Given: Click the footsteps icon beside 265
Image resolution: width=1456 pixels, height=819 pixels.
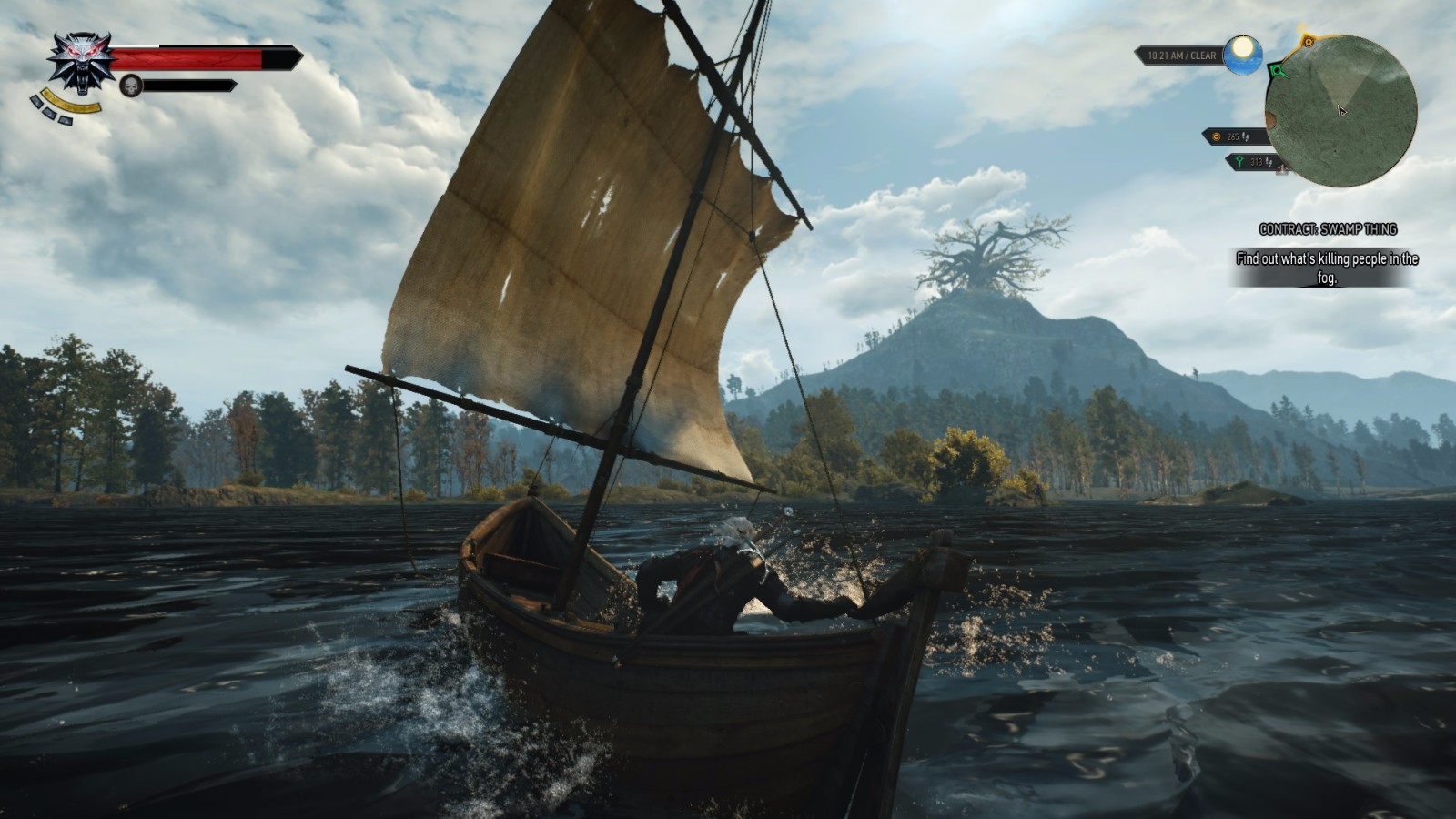Looking at the screenshot, I should 1245,137.
